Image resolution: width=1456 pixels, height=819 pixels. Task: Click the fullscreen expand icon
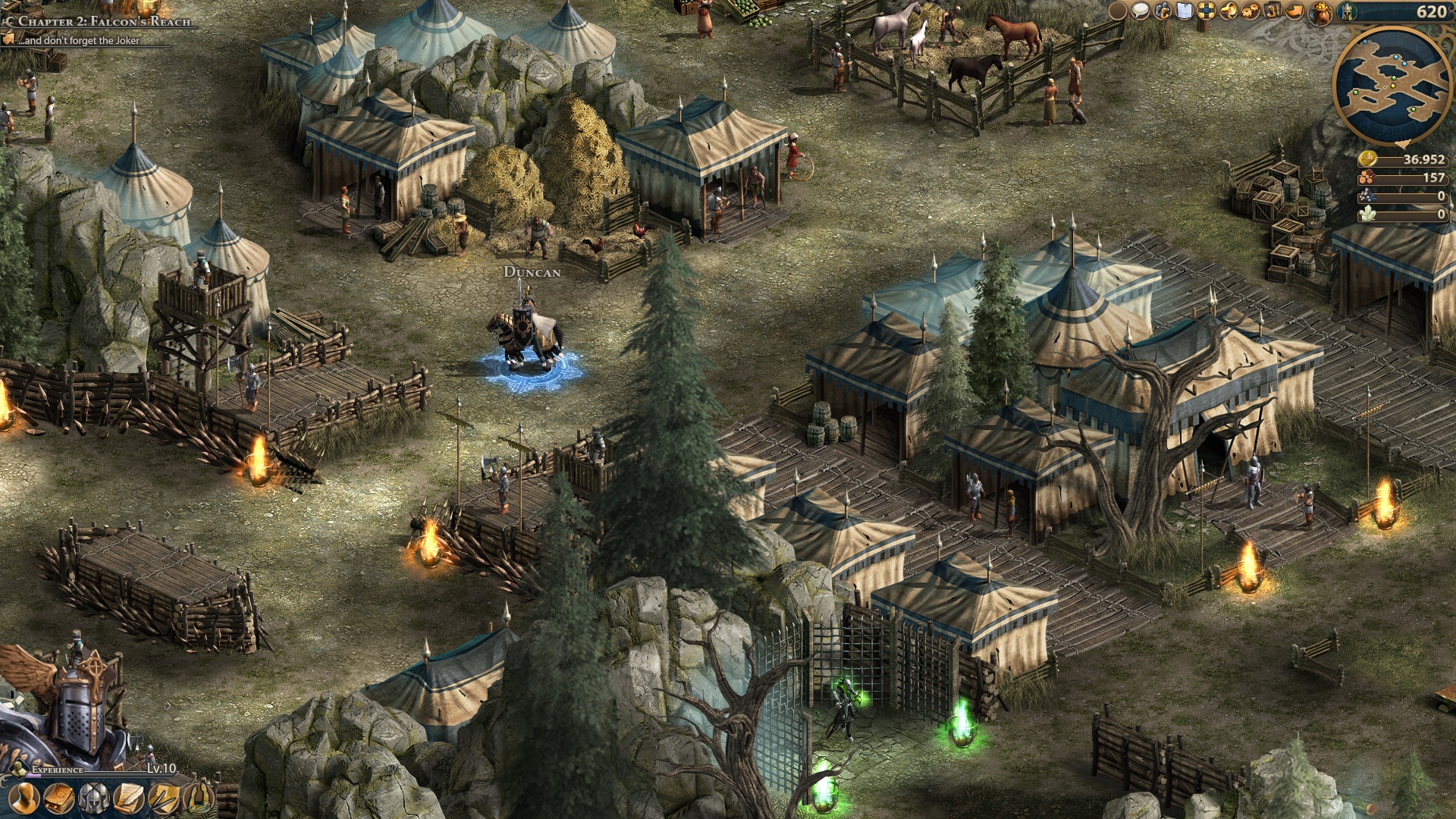(x=1207, y=11)
